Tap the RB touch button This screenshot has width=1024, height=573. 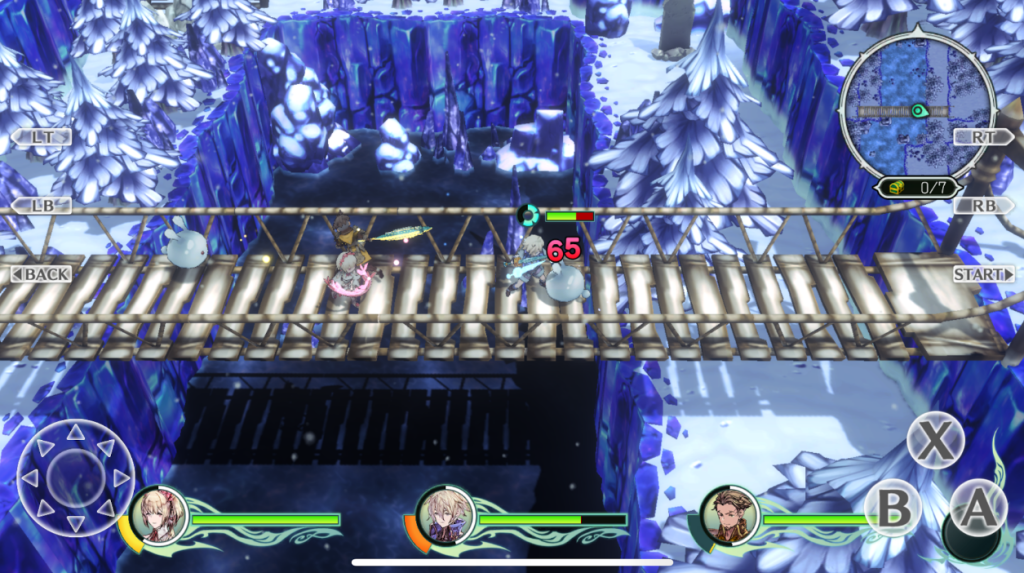[x=983, y=206]
